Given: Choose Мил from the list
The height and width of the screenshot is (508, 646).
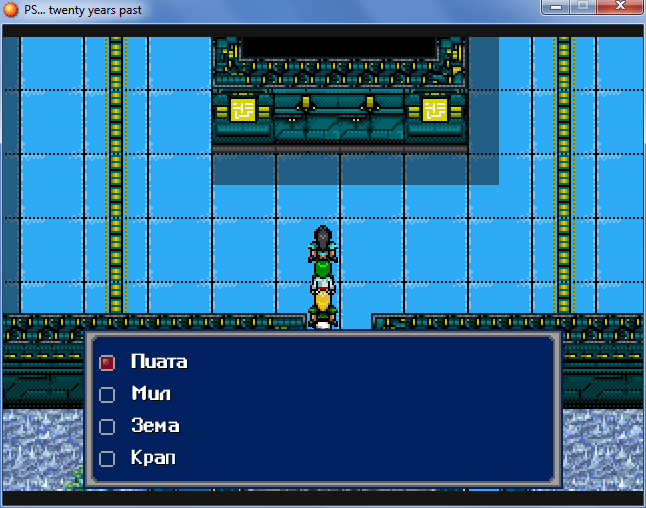Looking at the screenshot, I should tap(151, 394).
